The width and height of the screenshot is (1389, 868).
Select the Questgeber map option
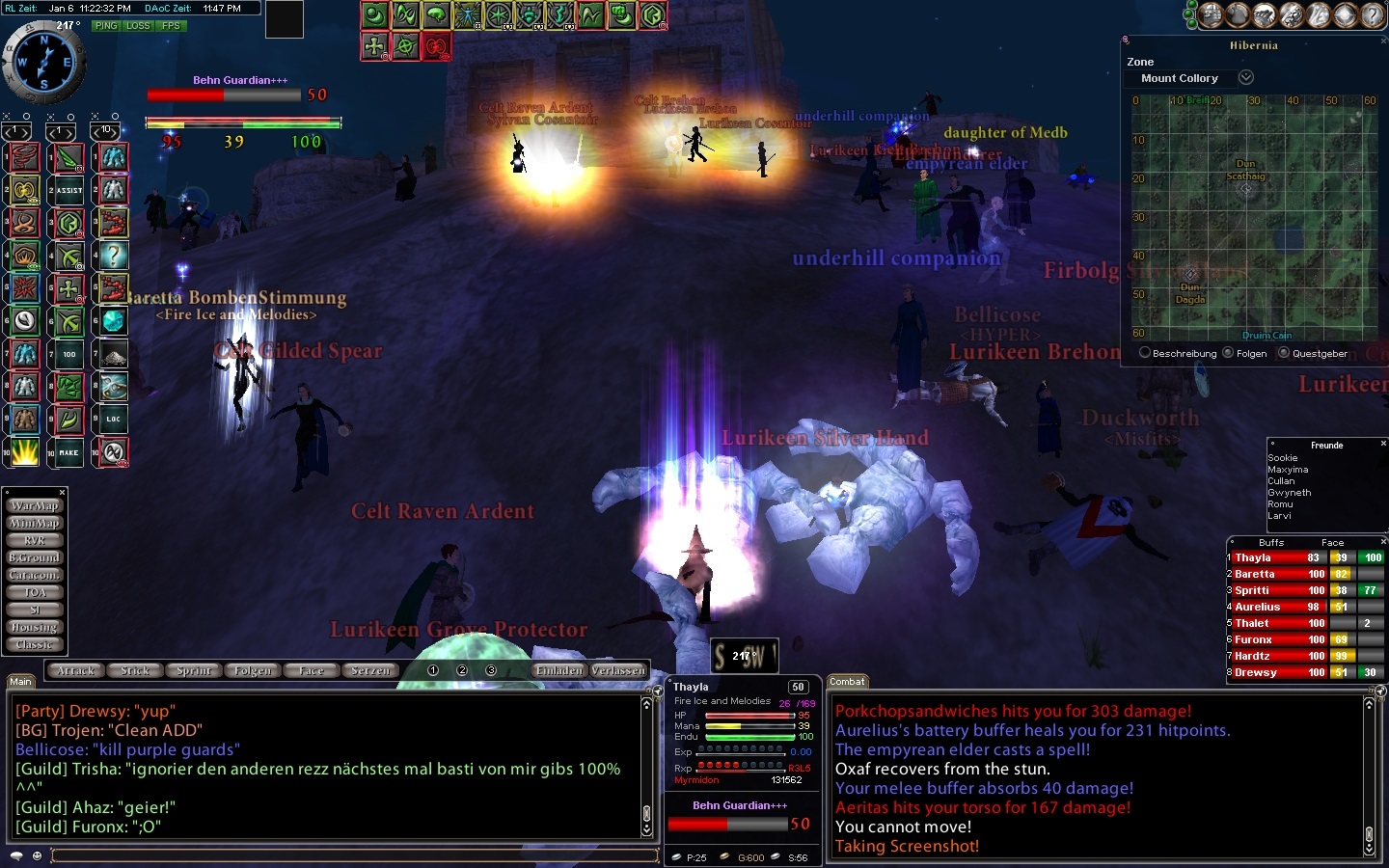tap(1284, 353)
